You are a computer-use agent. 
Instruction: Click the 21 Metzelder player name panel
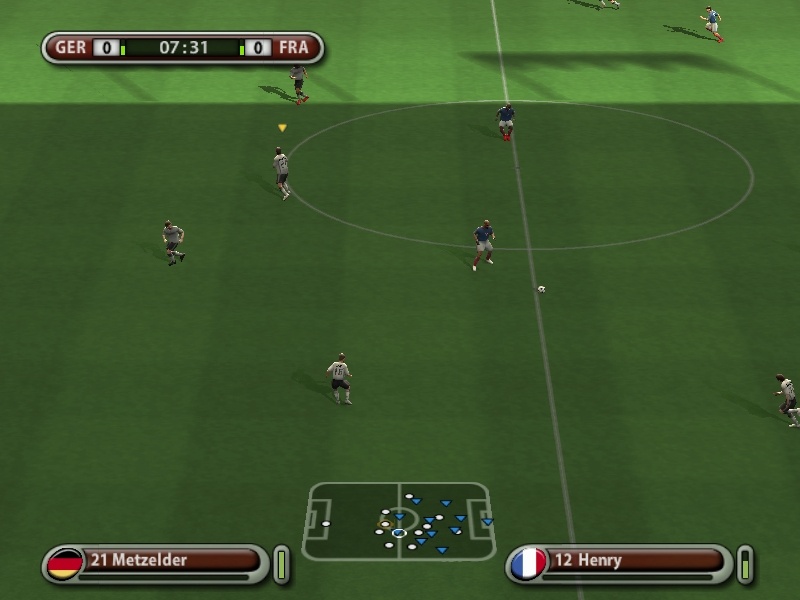tap(170, 560)
